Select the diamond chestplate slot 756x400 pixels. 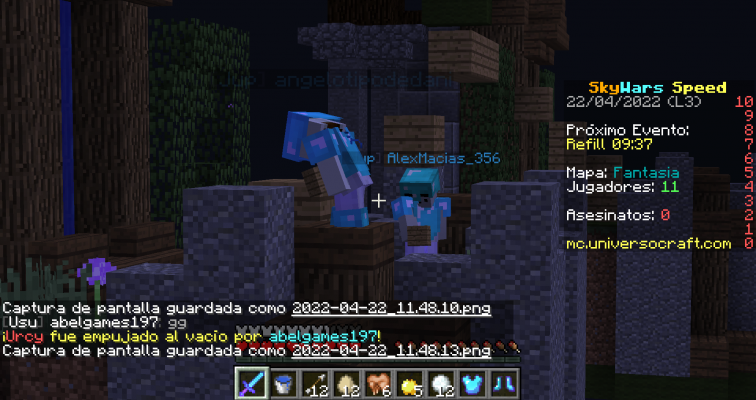[x=474, y=383]
